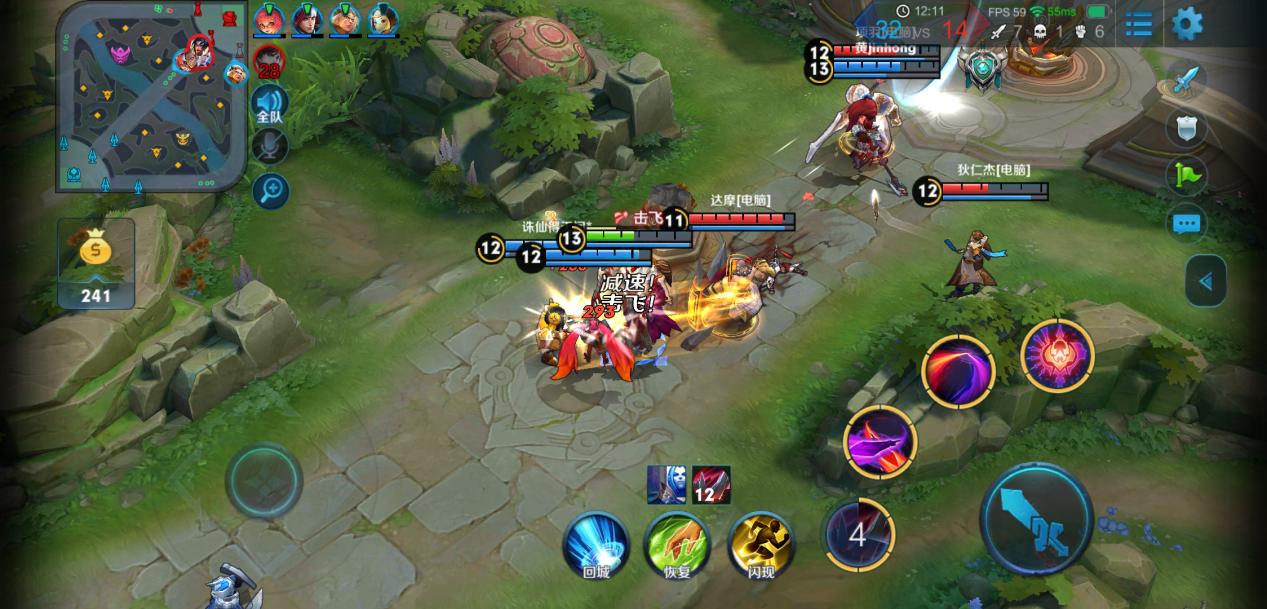Cast the purple blade wave skill

tap(880, 440)
